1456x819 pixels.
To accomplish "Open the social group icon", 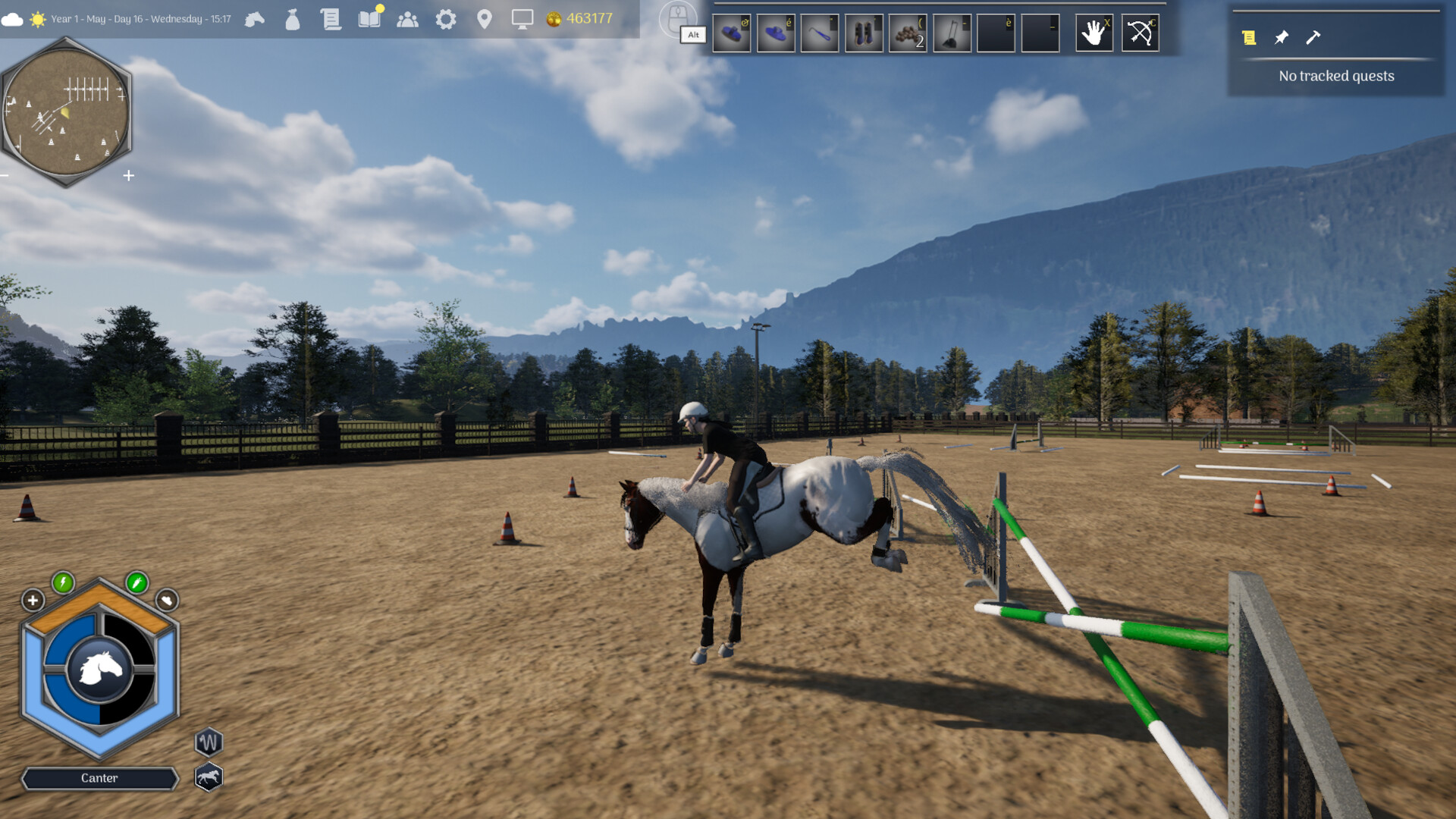I will (x=408, y=20).
